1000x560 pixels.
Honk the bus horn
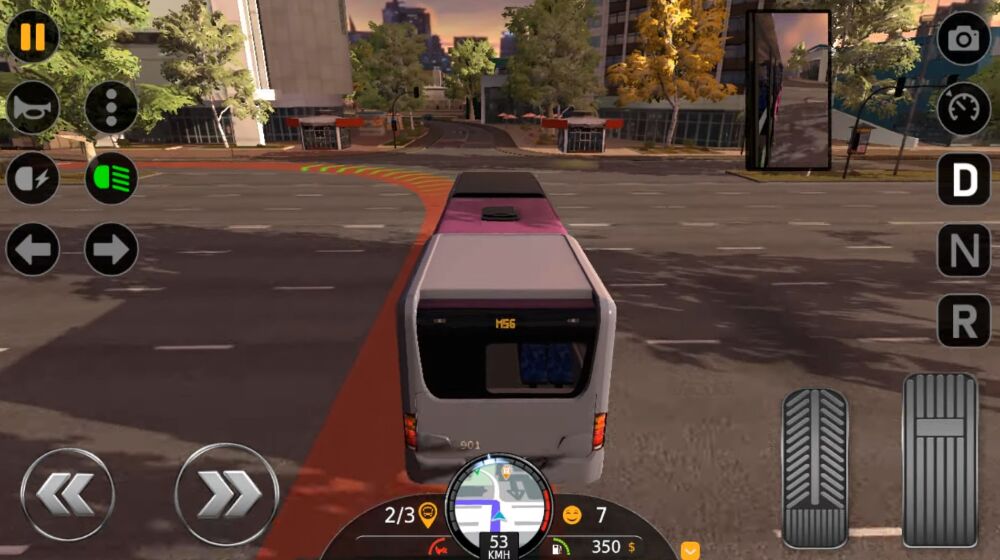click(33, 107)
